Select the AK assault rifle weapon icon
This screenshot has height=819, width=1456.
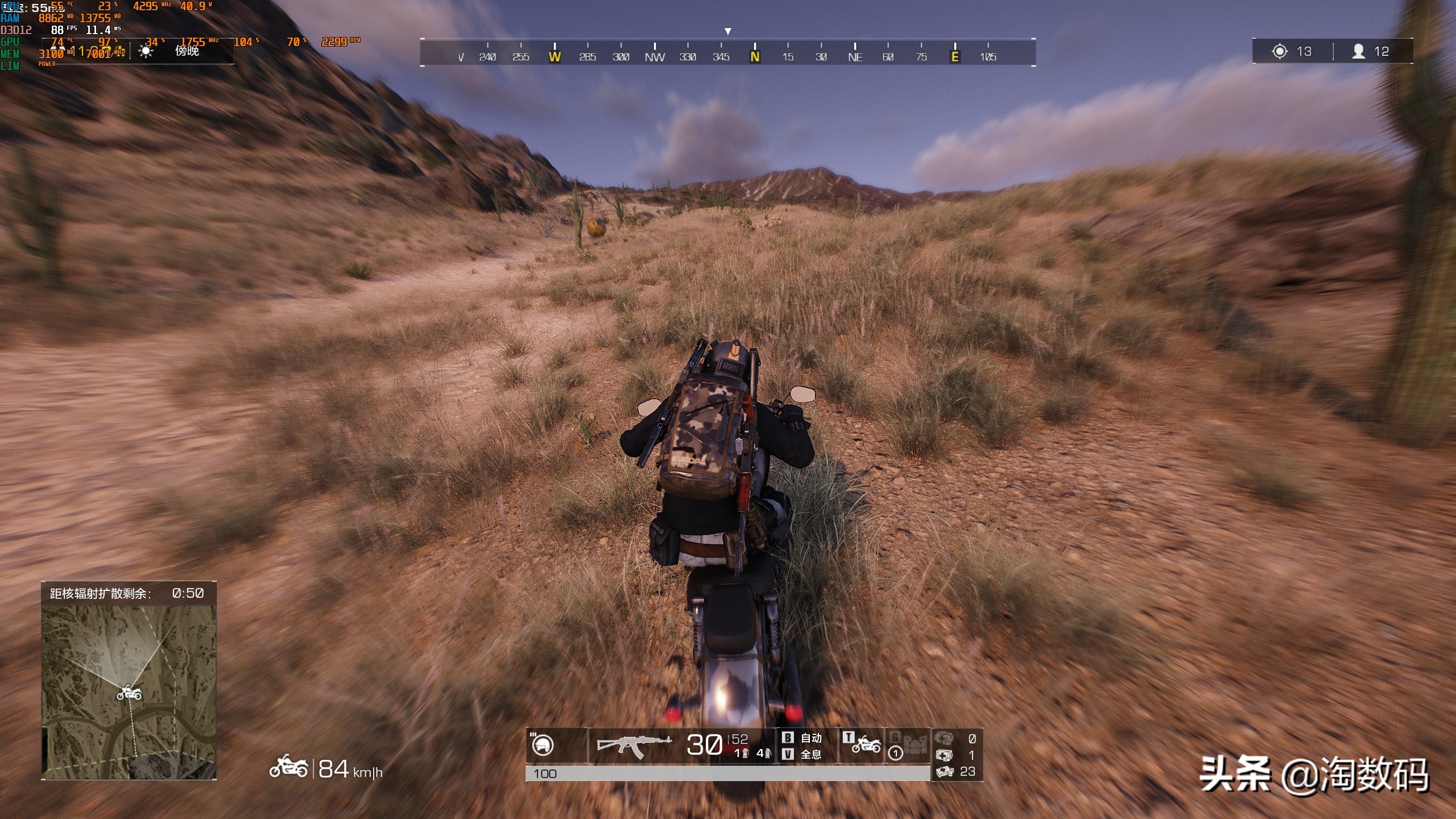[634, 744]
